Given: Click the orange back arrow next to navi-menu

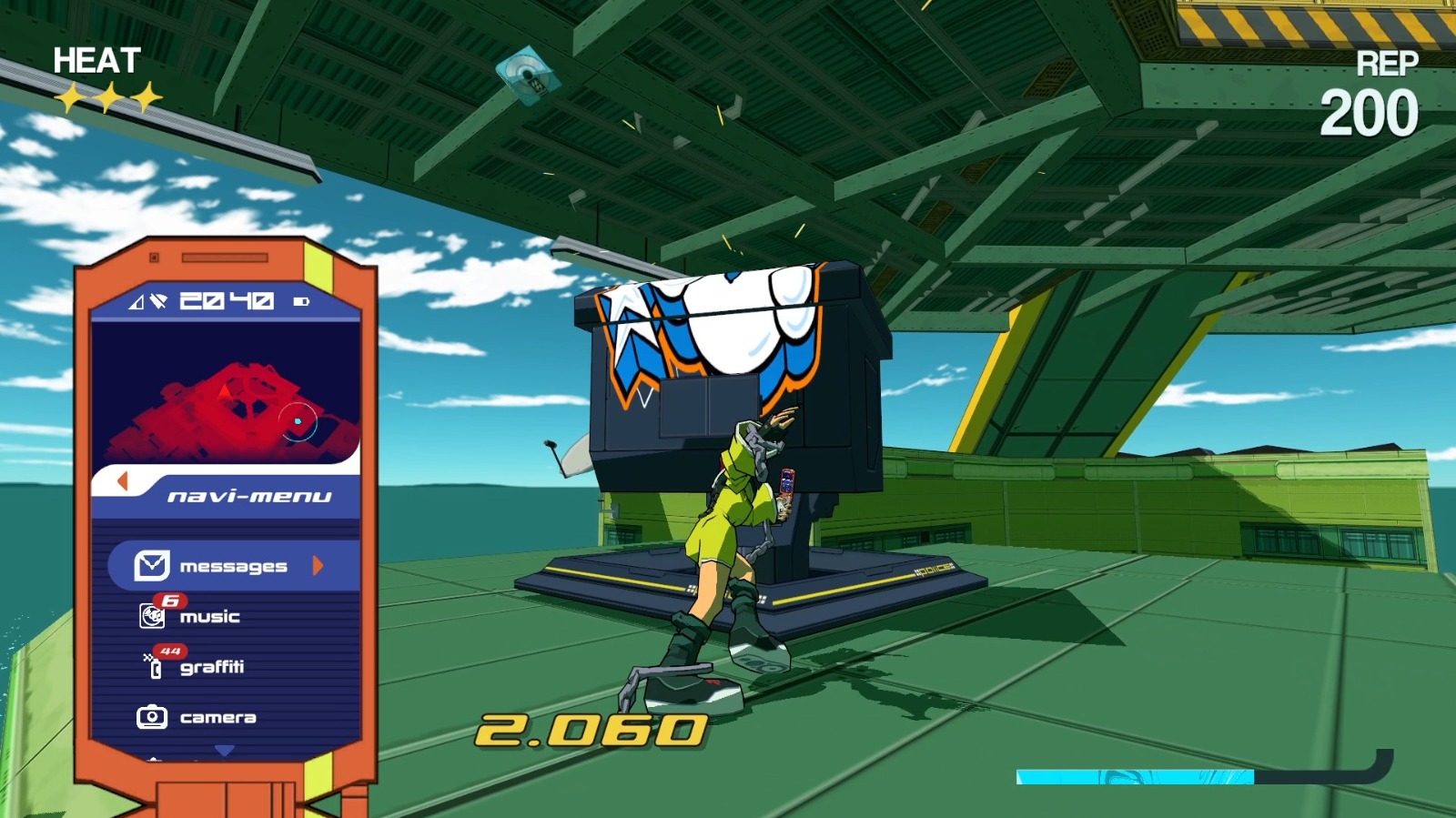Looking at the screenshot, I should click(120, 482).
